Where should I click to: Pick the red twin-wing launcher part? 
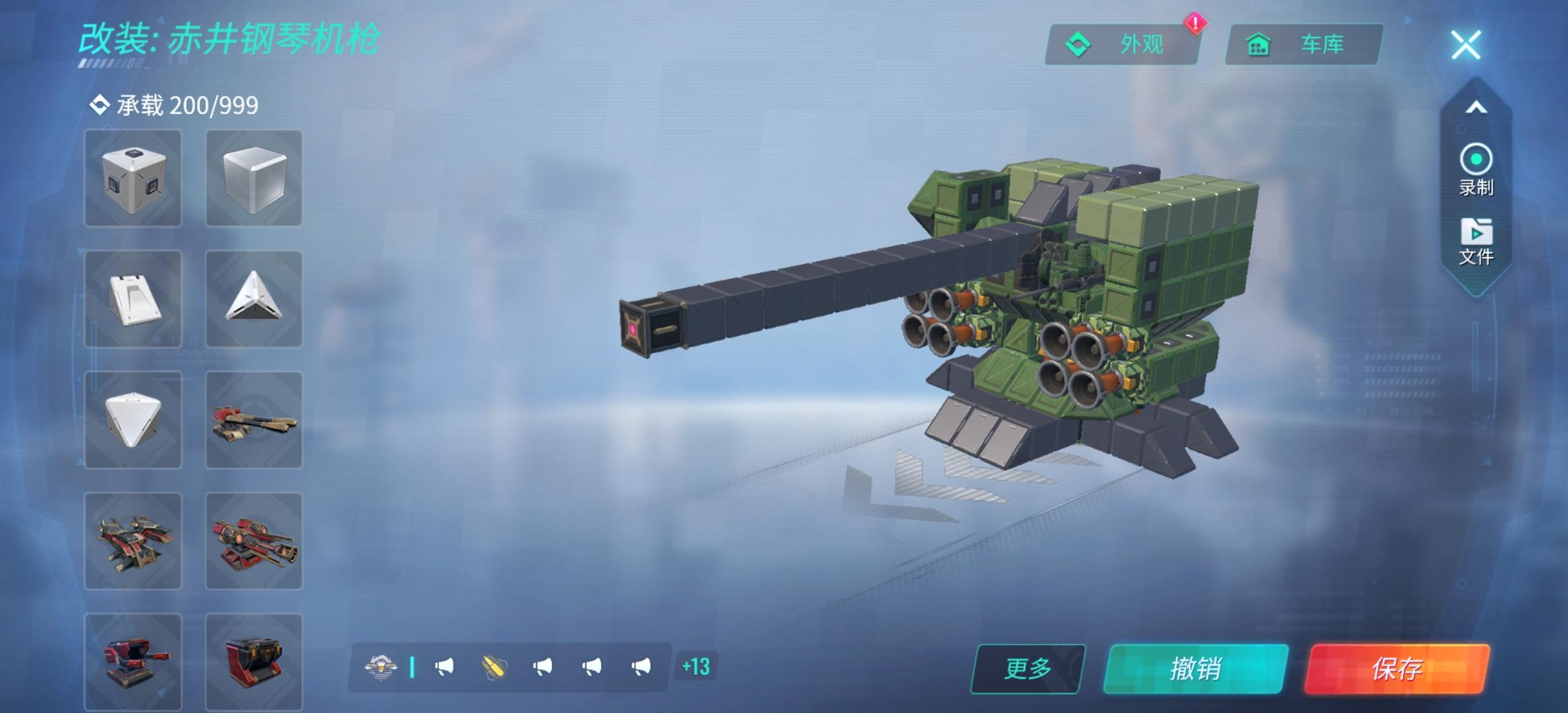tap(133, 541)
